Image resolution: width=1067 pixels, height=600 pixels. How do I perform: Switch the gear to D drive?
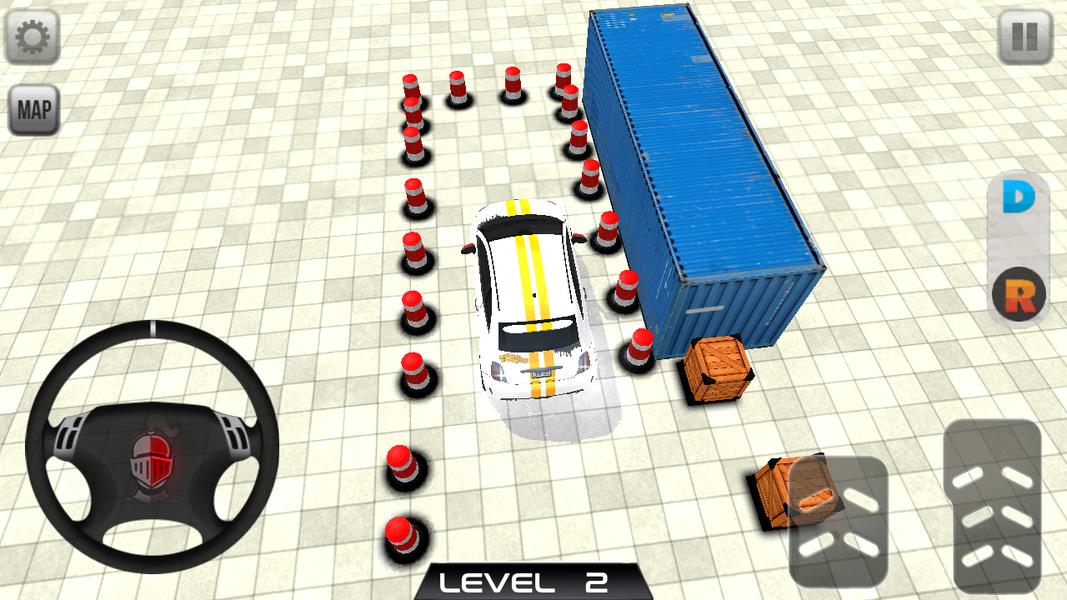coord(1018,199)
